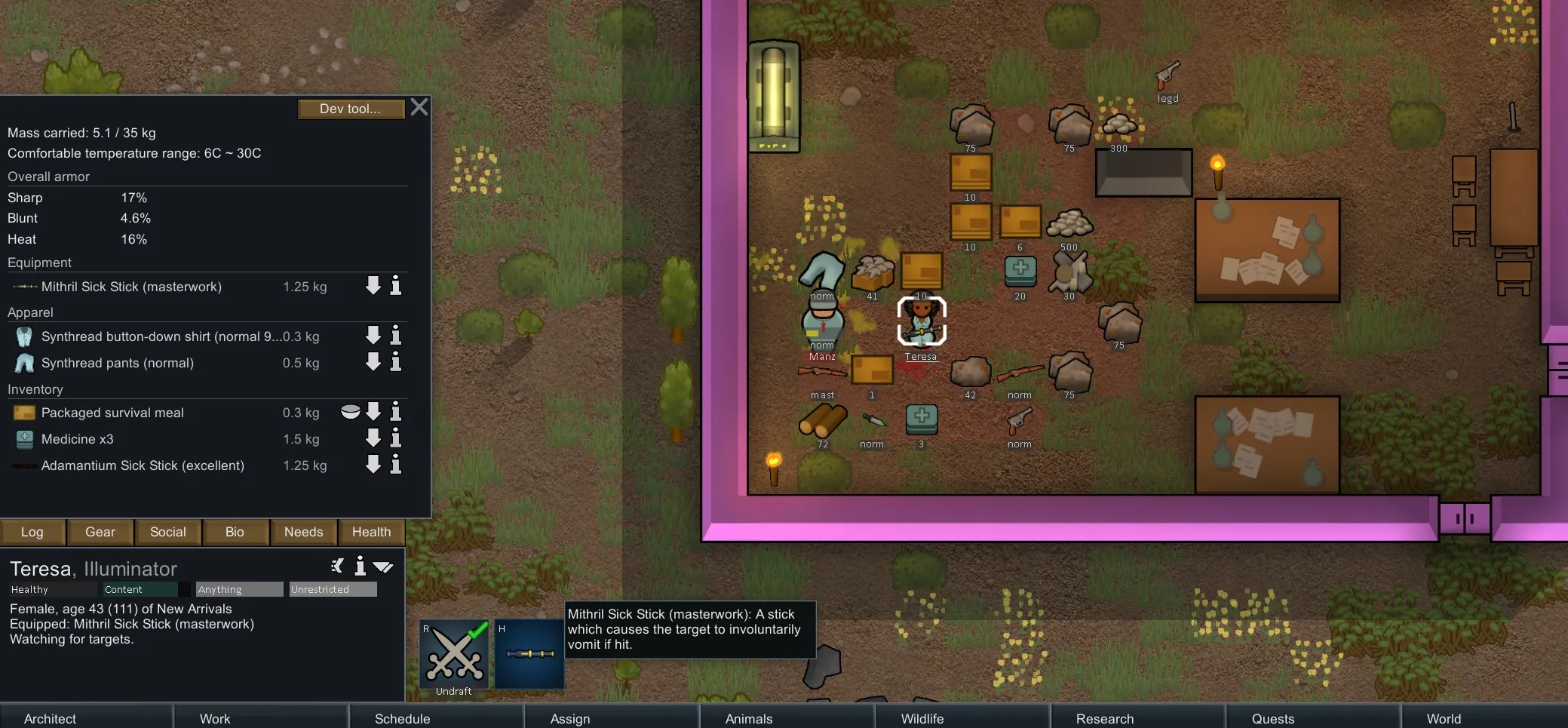
Task: Switch to the Log tab
Action: (32, 532)
